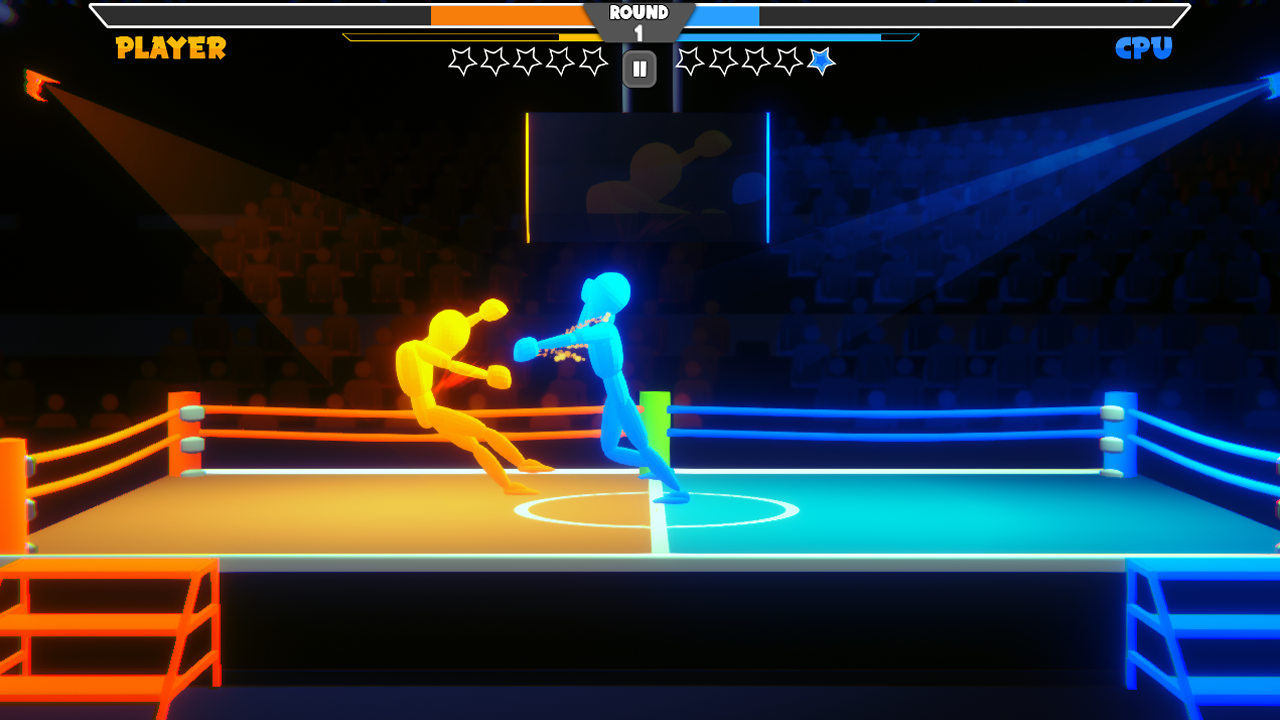Click the last empty star before the pause button
Viewport: 1280px width, 720px height.
pos(592,62)
